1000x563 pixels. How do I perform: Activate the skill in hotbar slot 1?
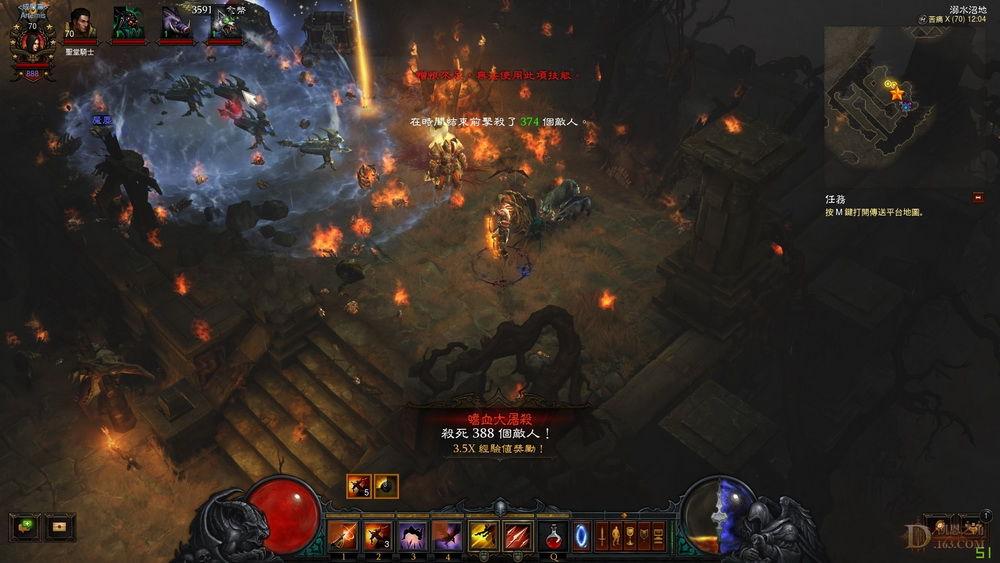coord(343,535)
